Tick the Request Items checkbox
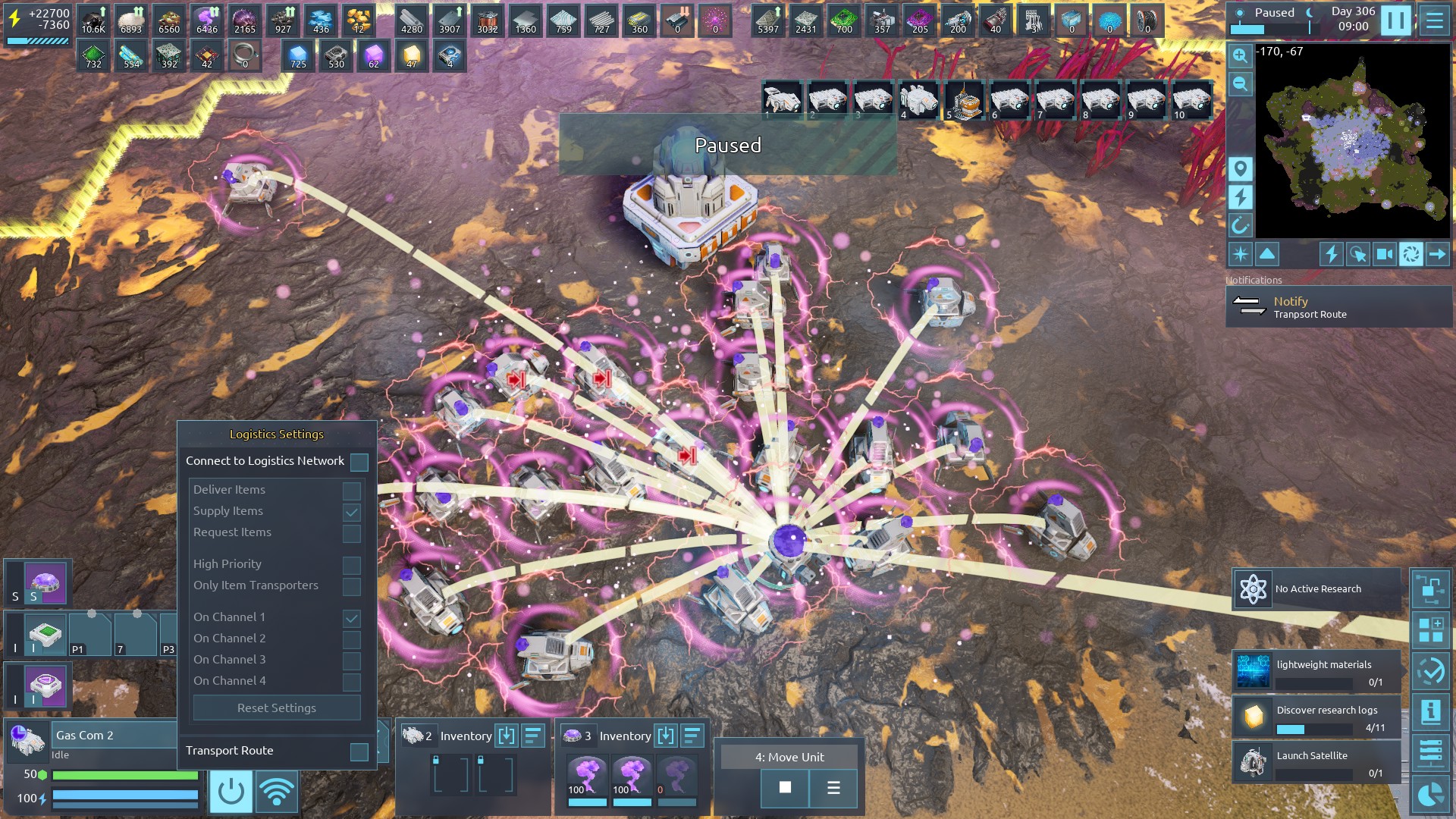This screenshot has height=819, width=1456. tap(351, 533)
